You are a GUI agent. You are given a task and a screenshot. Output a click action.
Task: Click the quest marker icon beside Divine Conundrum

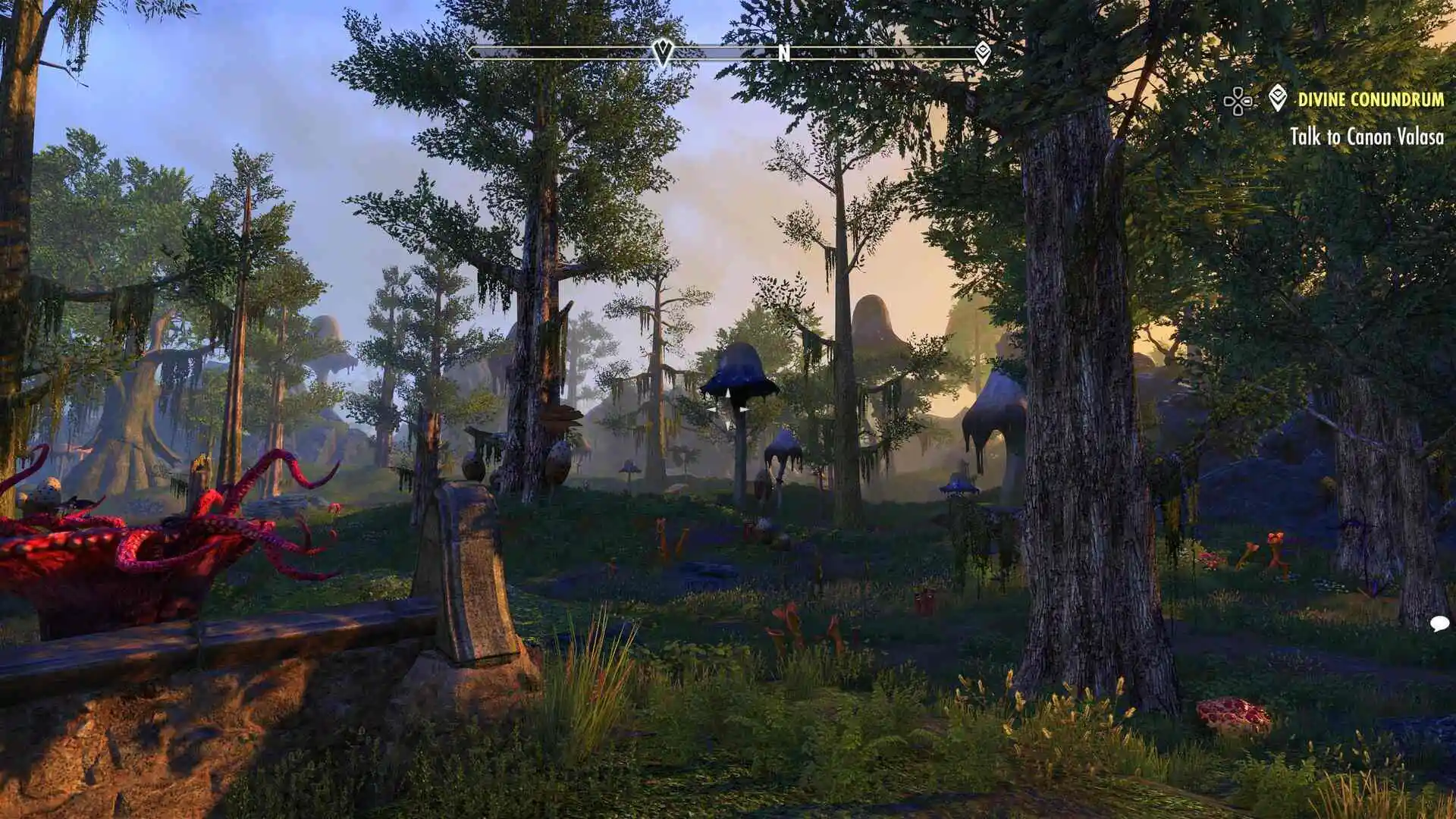pos(1278,99)
